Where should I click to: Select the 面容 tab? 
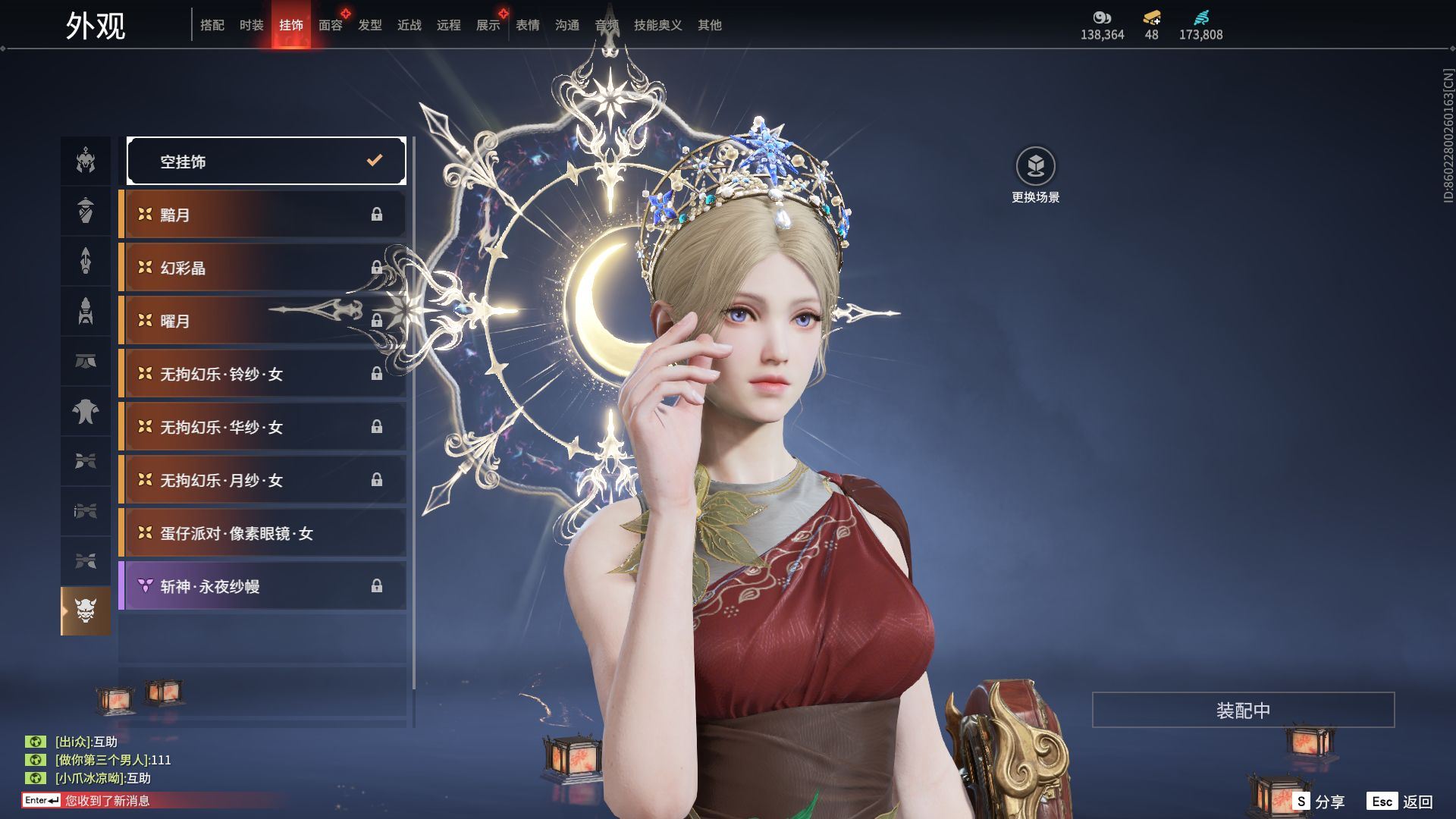[330, 25]
